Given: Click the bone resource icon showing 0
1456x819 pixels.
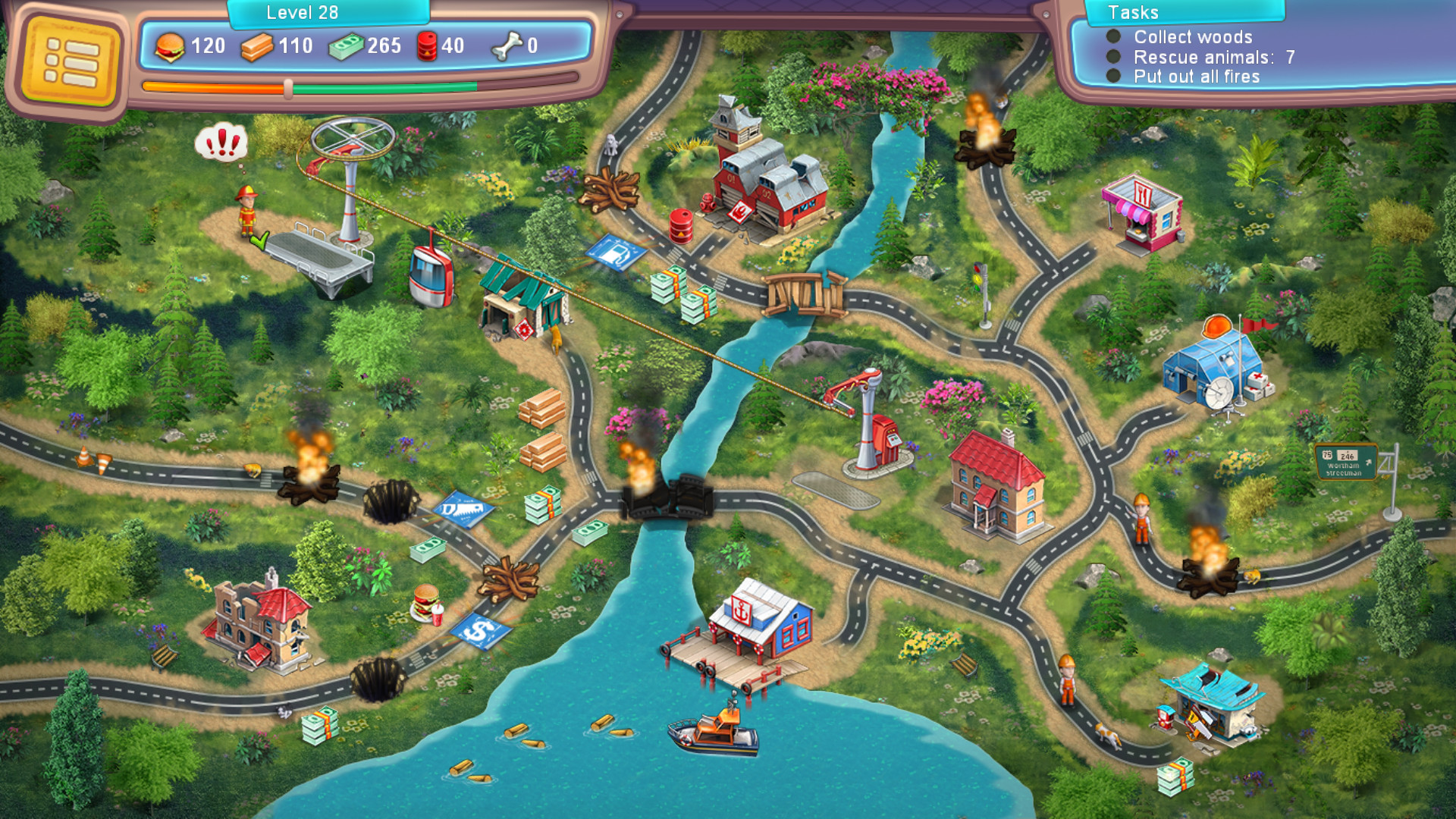Looking at the screenshot, I should coord(509,45).
